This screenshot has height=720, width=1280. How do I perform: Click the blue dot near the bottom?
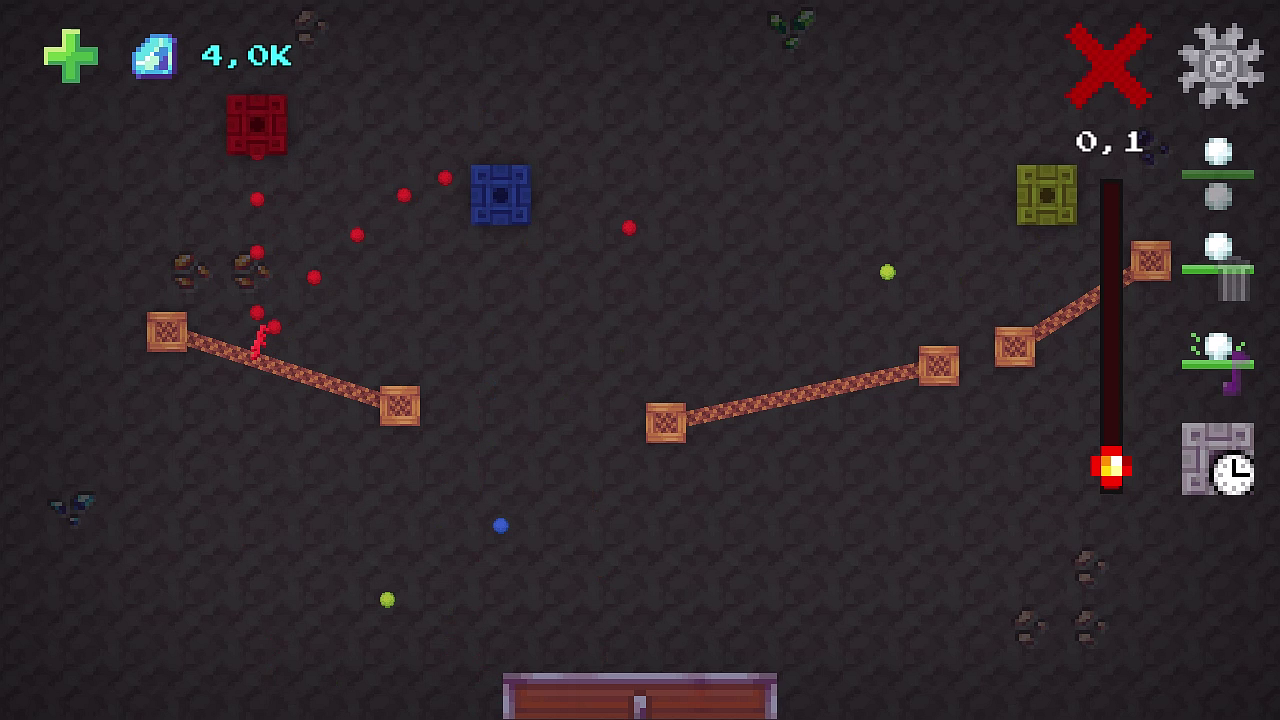point(499,524)
